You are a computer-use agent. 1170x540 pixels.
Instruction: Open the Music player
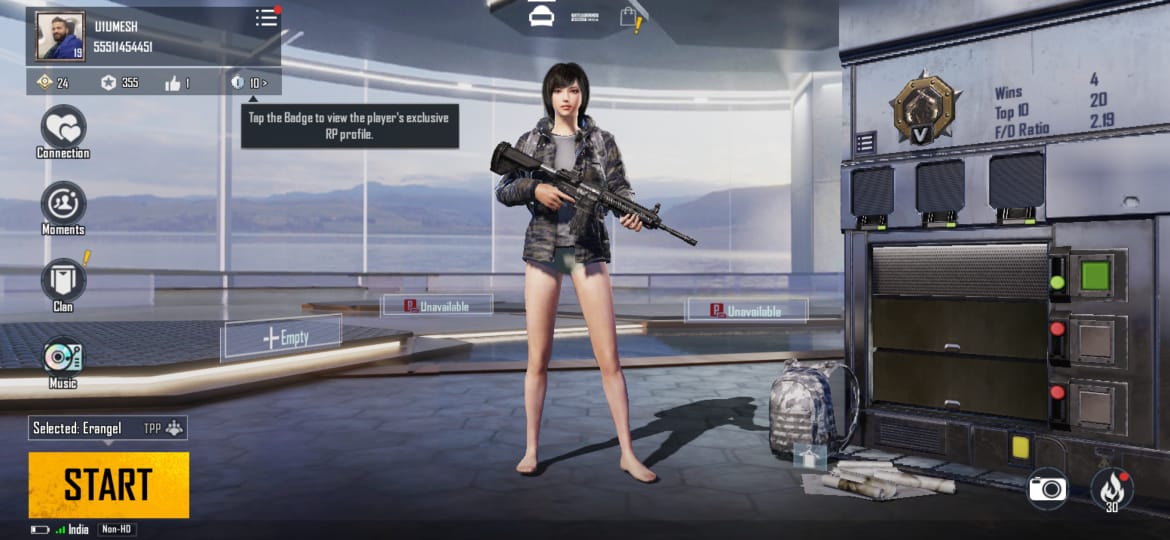pos(63,358)
